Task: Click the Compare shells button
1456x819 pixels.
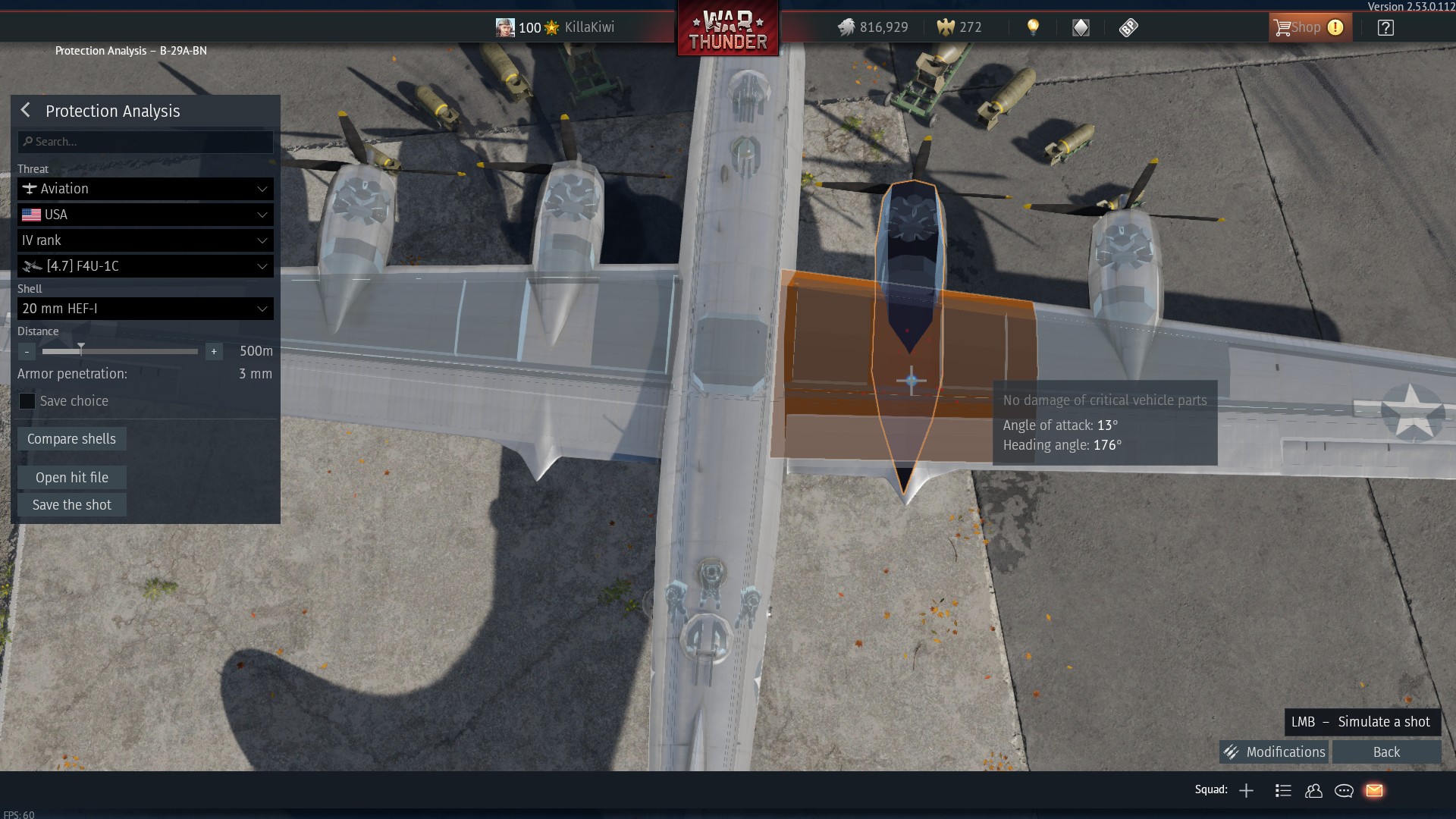Action: 72,439
